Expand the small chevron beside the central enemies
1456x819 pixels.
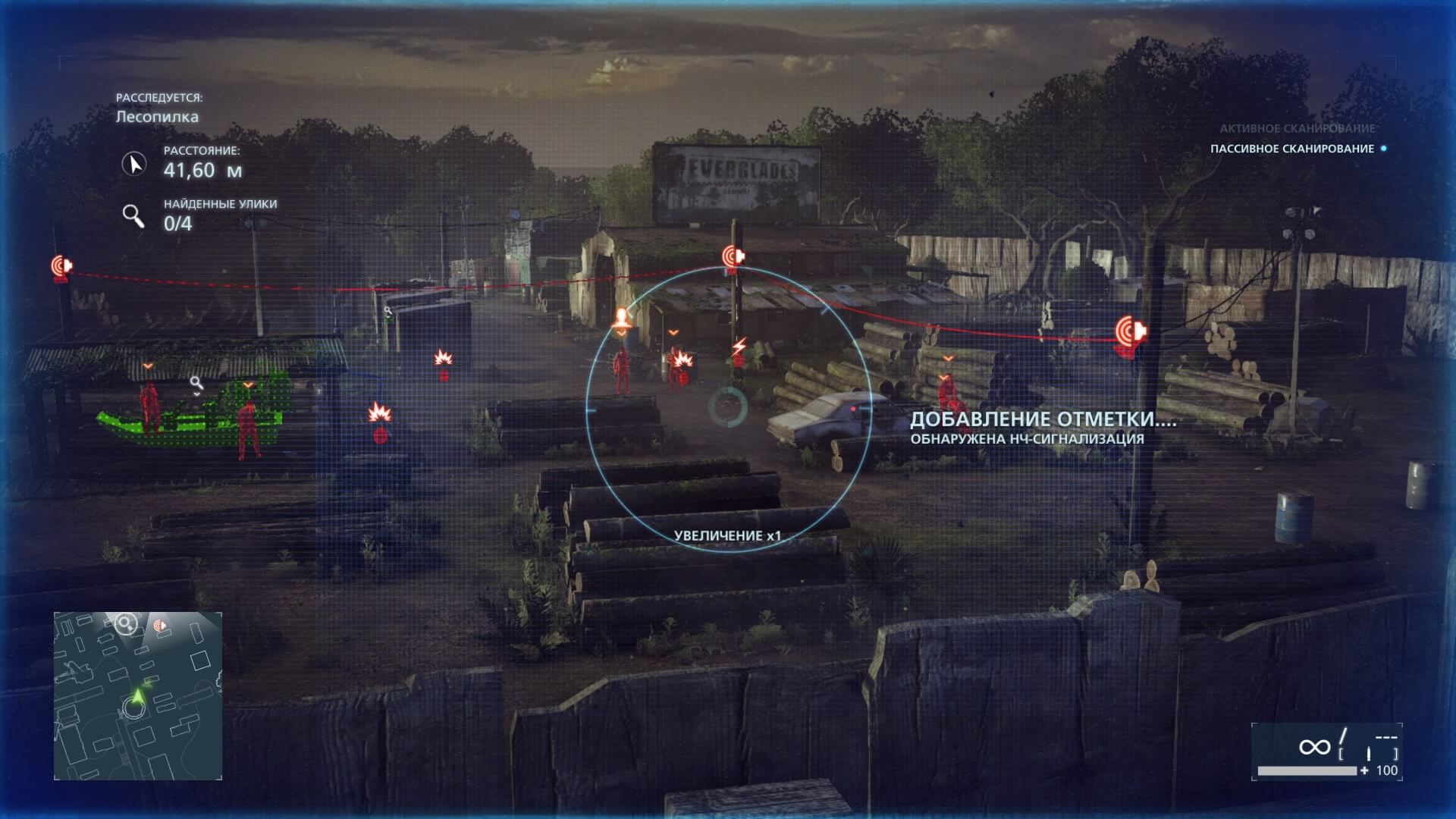[674, 331]
